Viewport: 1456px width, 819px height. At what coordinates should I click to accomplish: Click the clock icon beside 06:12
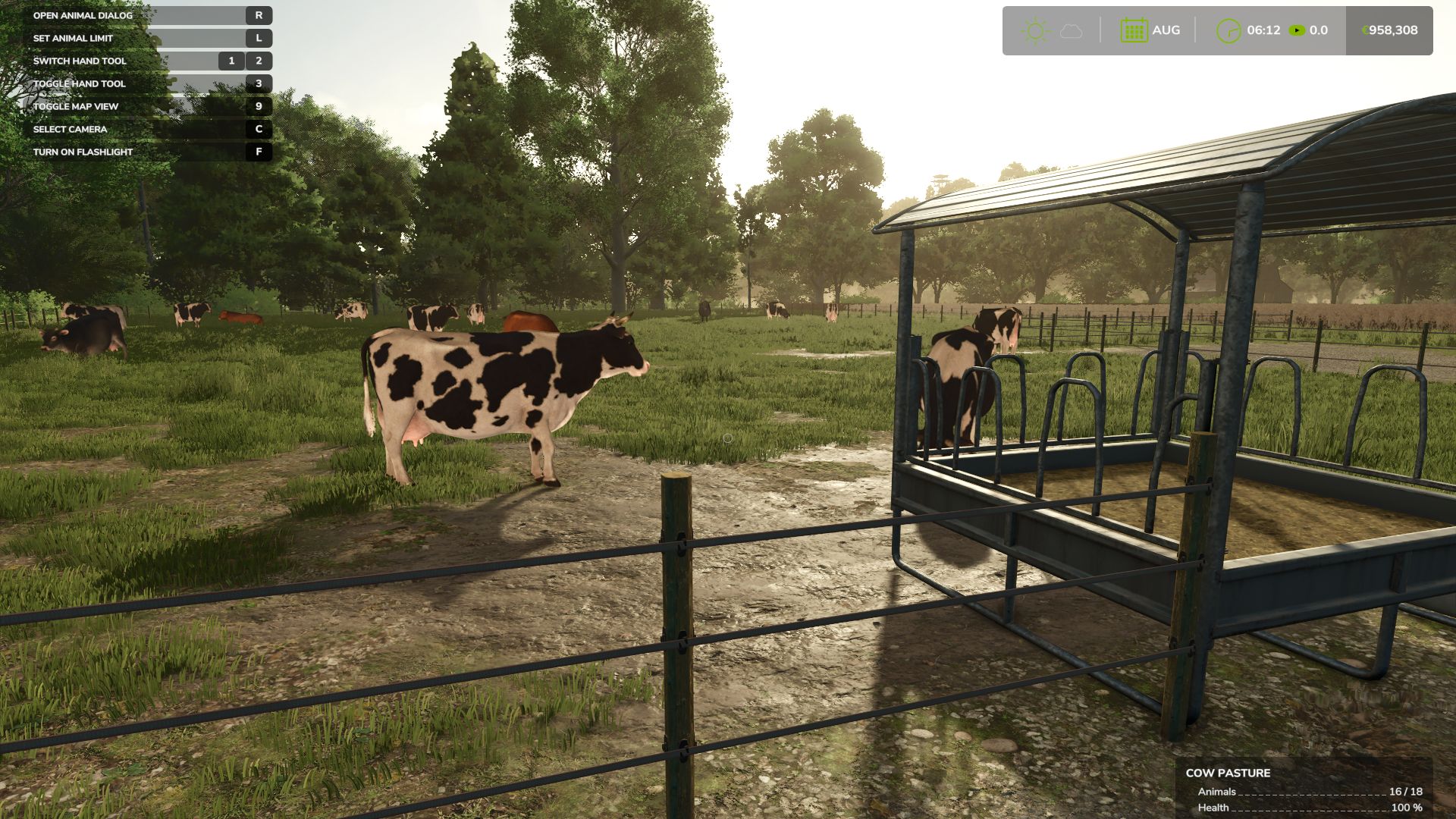tap(1230, 30)
